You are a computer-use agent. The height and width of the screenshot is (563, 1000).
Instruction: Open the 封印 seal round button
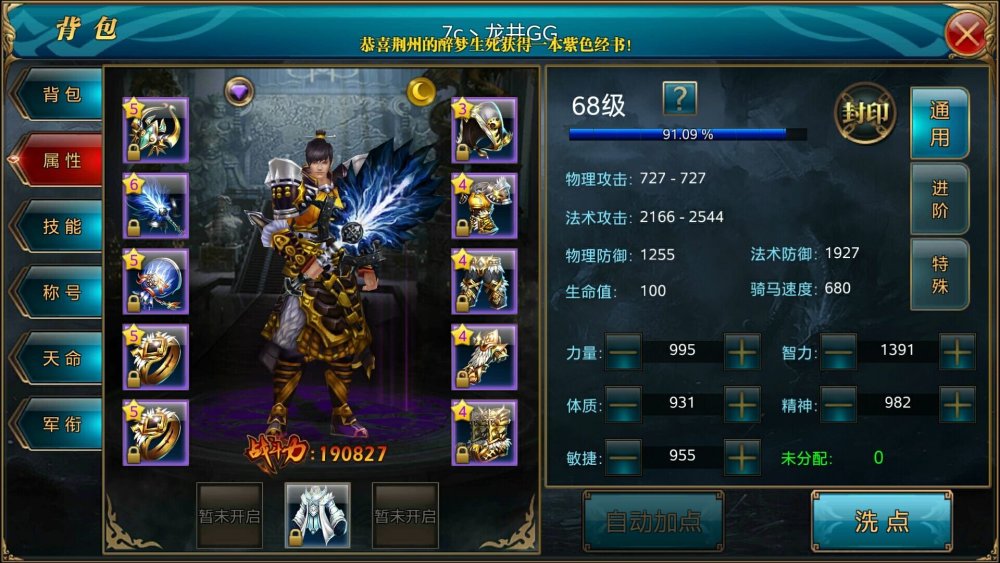pyautogui.click(x=864, y=112)
